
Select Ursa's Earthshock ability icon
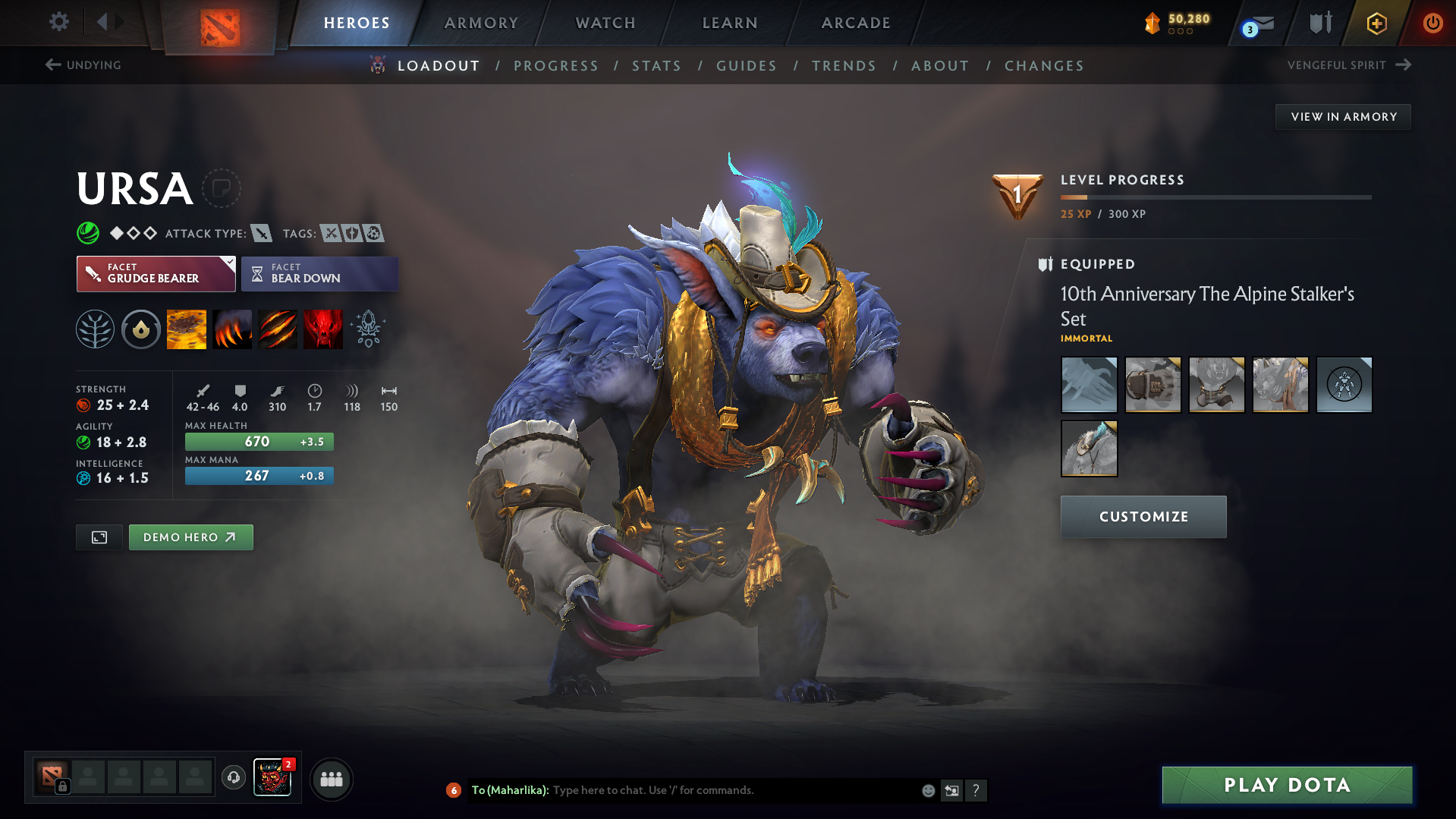tap(186, 329)
